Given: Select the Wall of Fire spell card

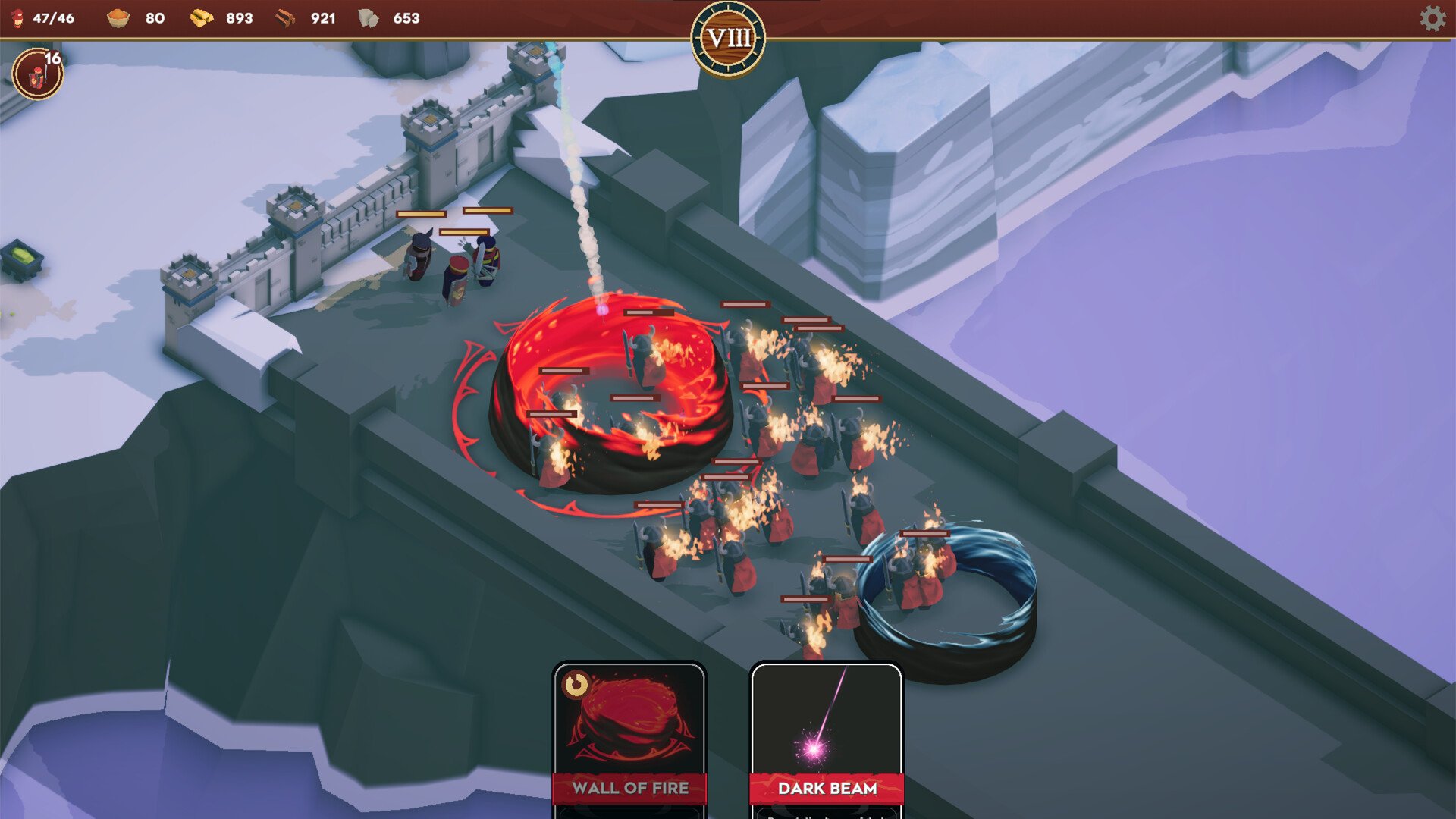Looking at the screenshot, I should (x=629, y=736).
